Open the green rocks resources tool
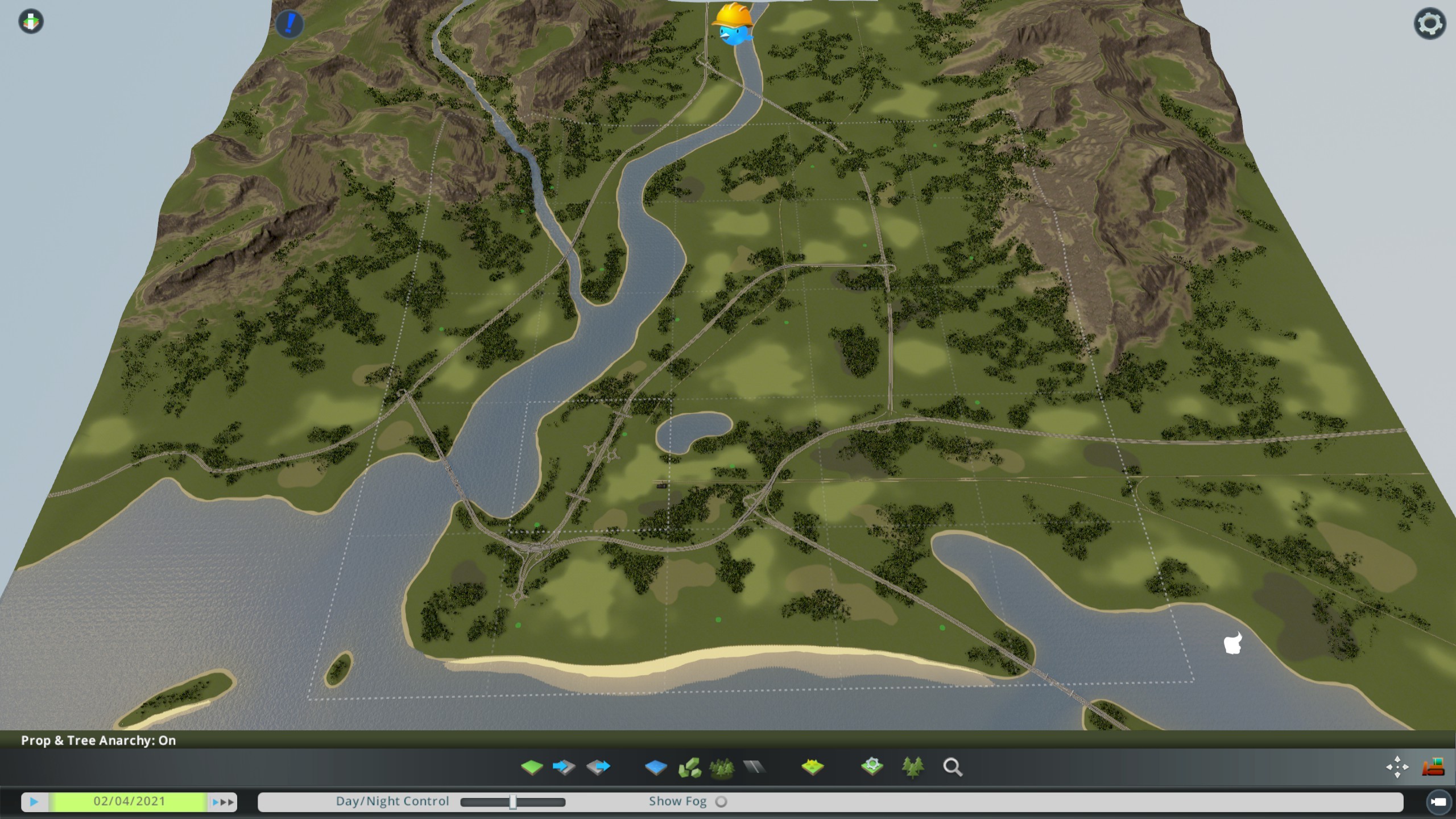 (x=689, y=767)
